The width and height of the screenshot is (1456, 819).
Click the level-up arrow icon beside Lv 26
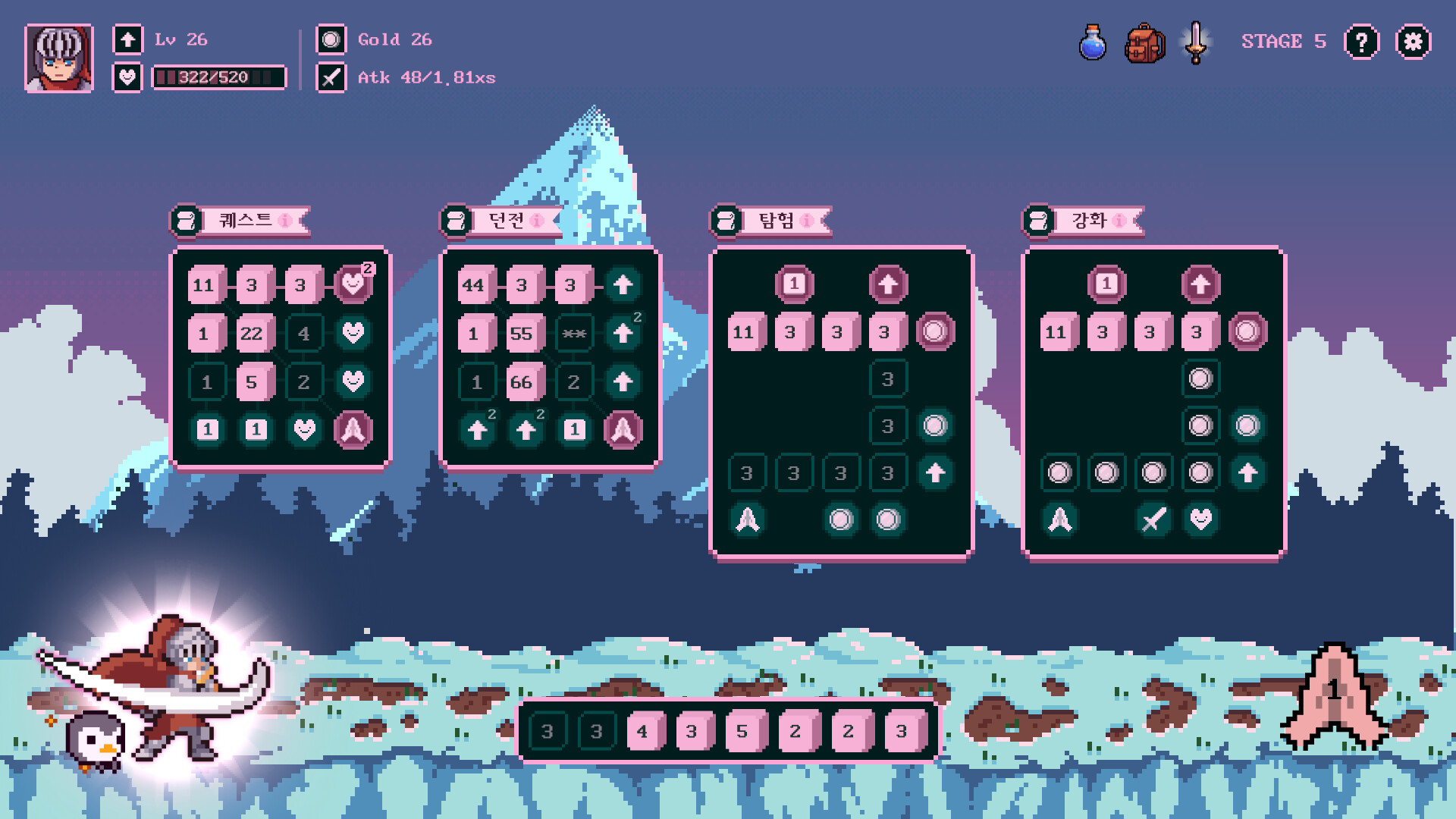[127, 39]
